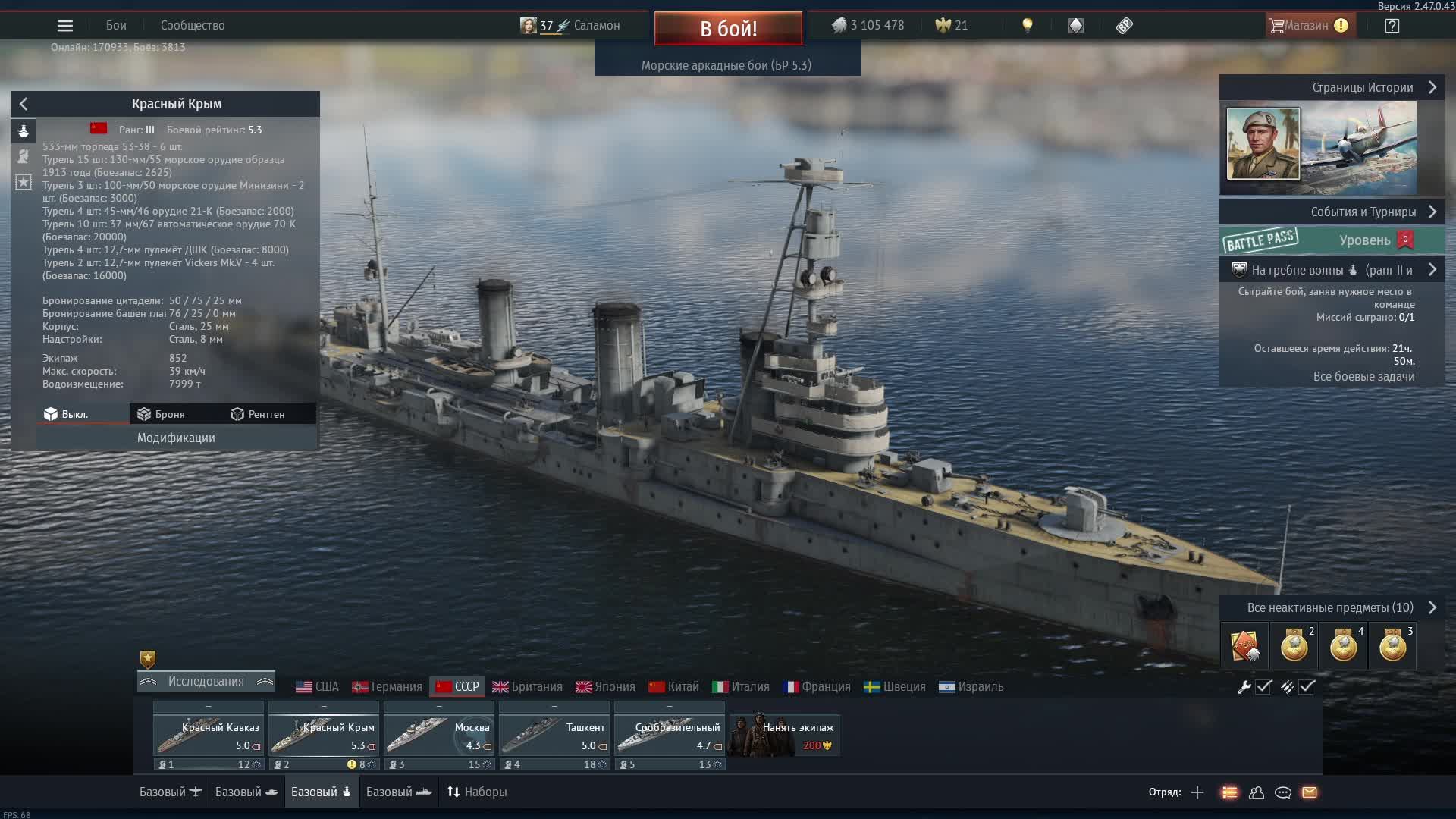View Все боевые задачи list
The height and width of the screenshot is (819, 1456).
click(x=1363, y=376)
